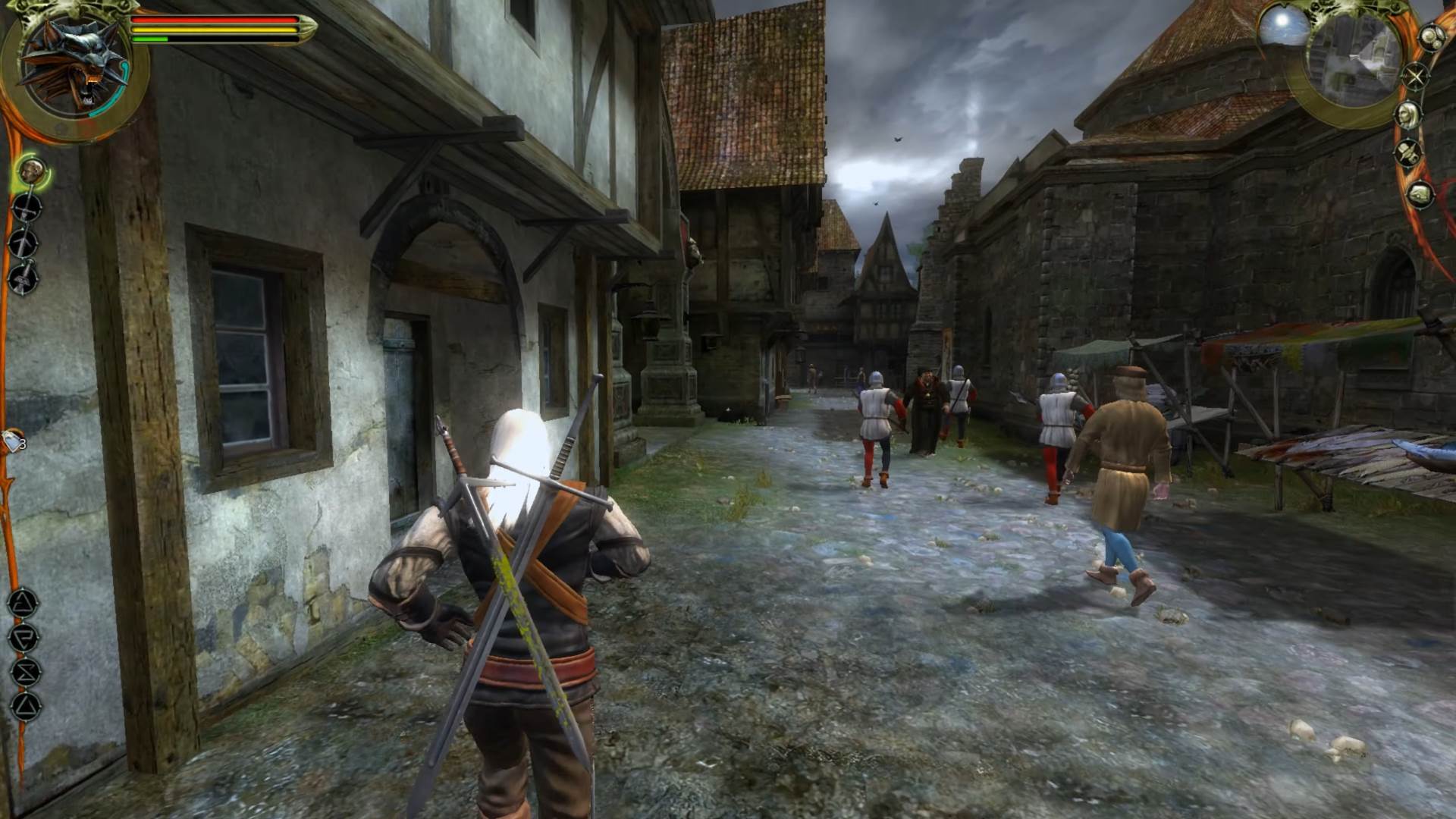Open the character sheet head icon near minimap
Viewport: 1456px width, 819px height.
[x=1408, y=115]
